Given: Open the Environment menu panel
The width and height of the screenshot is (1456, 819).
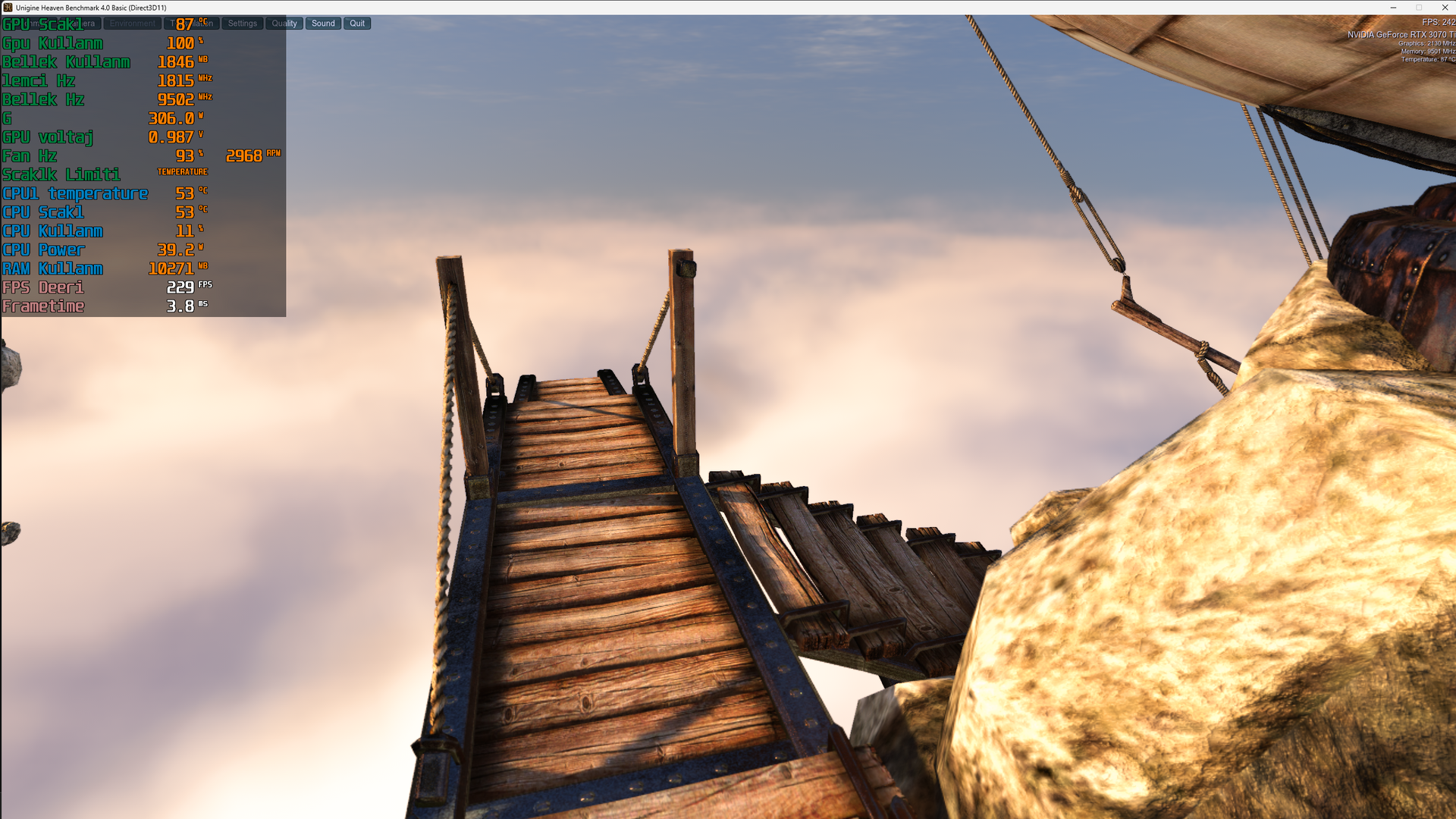Looking at the screenshot, I should (x=132, y=23).
